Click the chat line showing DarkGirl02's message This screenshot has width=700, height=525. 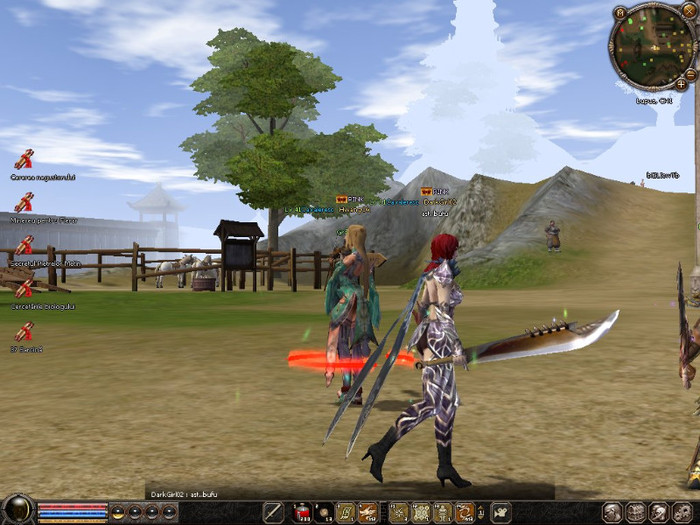[x=184, y=494]
